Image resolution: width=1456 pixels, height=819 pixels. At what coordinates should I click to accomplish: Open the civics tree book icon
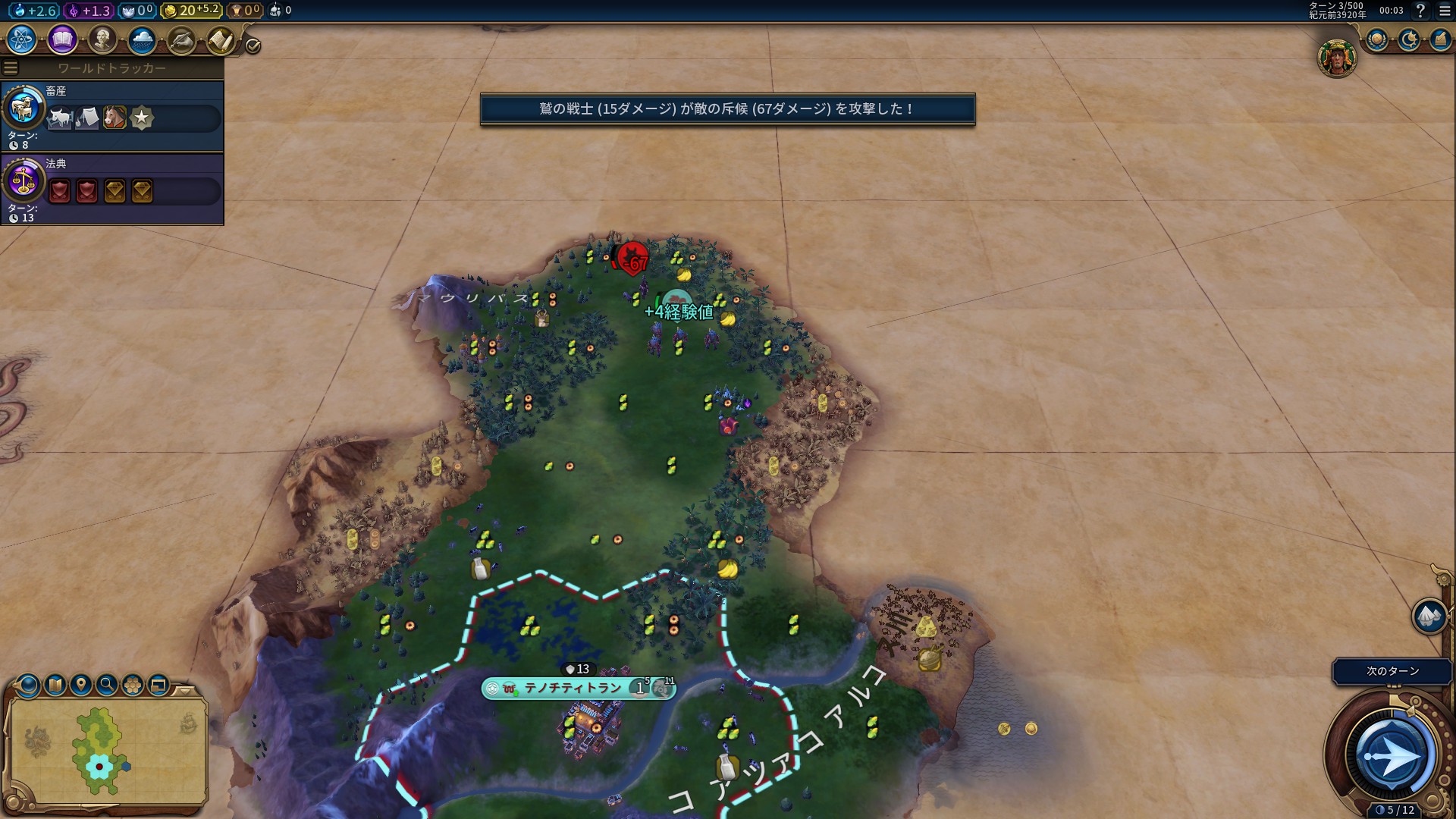click(x=62, y=39)
